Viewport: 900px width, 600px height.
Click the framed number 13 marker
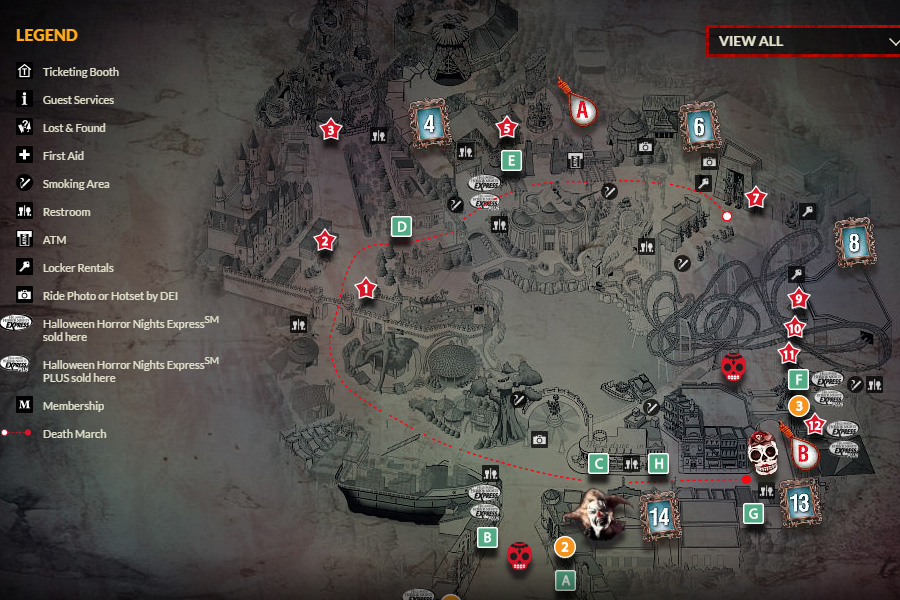pos(799,503)
